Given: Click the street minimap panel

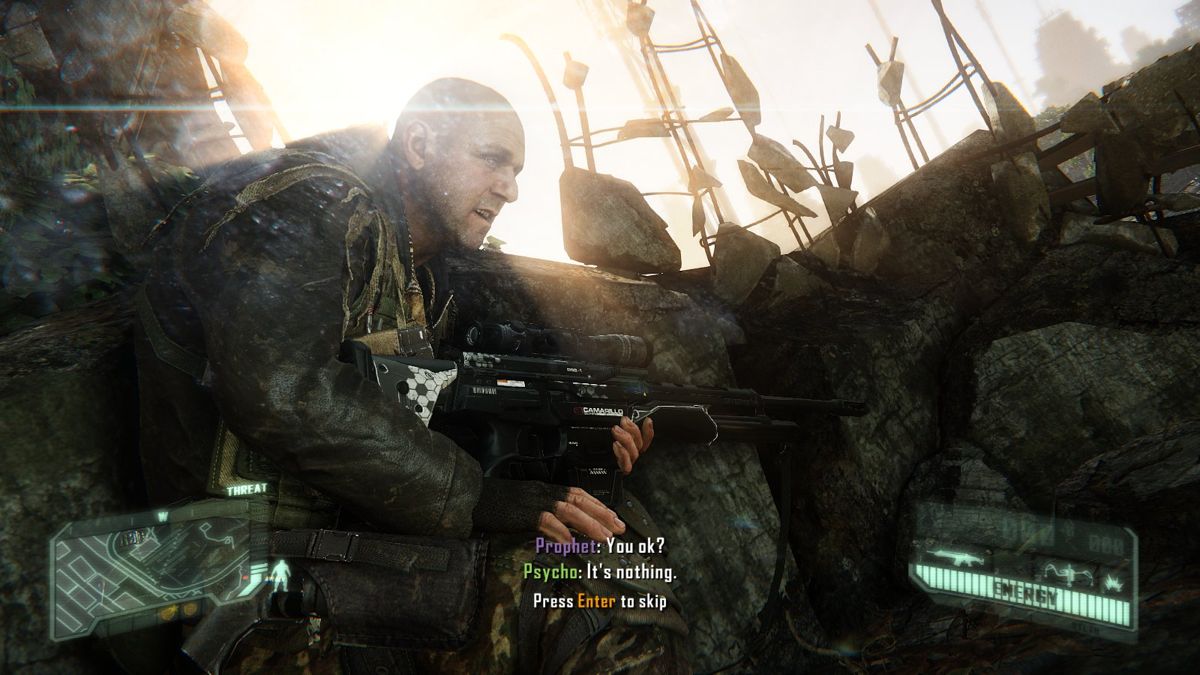Looking at the screenshot, I should click(150, 570).
